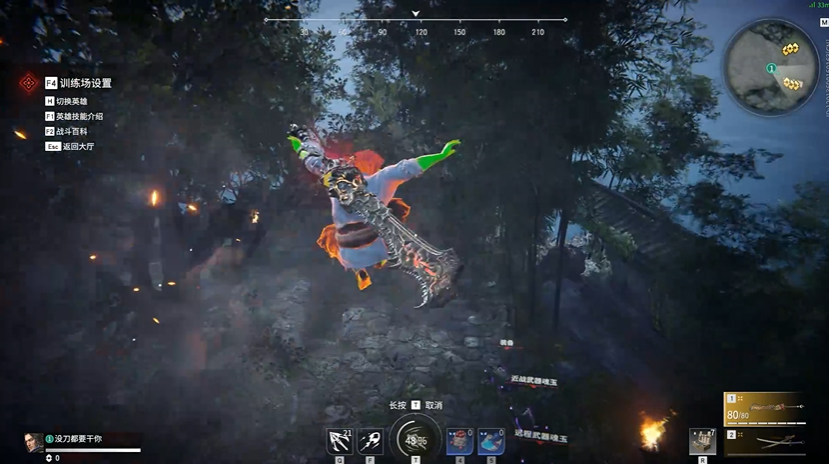This screenshot has height=464, width=829.
Task: Select the first weapon slot with 80/80 durability
Action: (764, 409)
